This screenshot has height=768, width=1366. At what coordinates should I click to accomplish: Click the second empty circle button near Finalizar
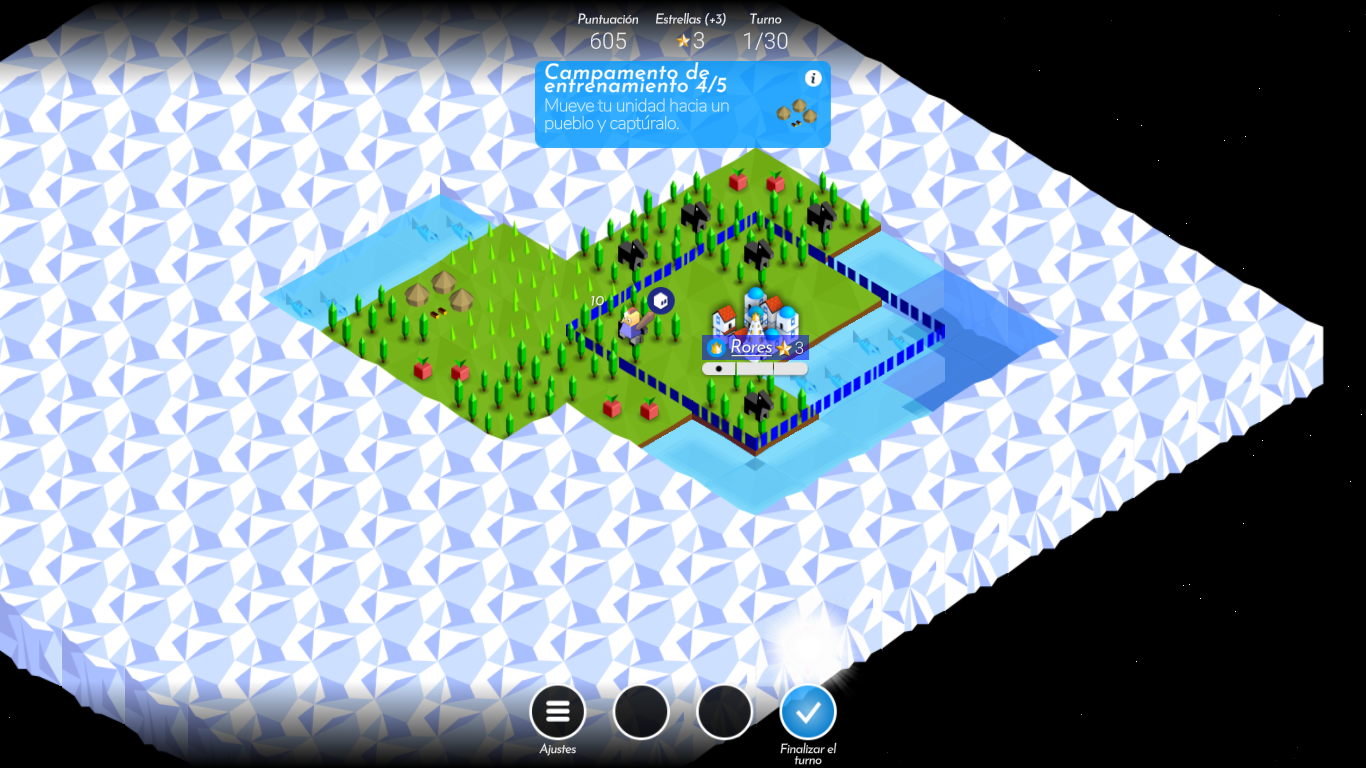(x=724, y=711)
